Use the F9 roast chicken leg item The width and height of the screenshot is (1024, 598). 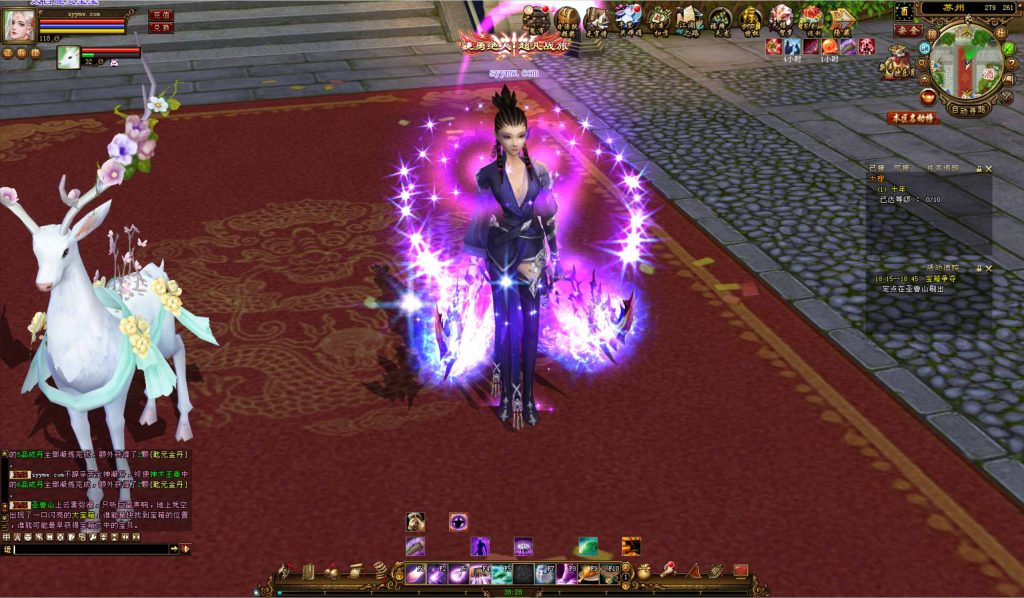click(x=588, y=573)
